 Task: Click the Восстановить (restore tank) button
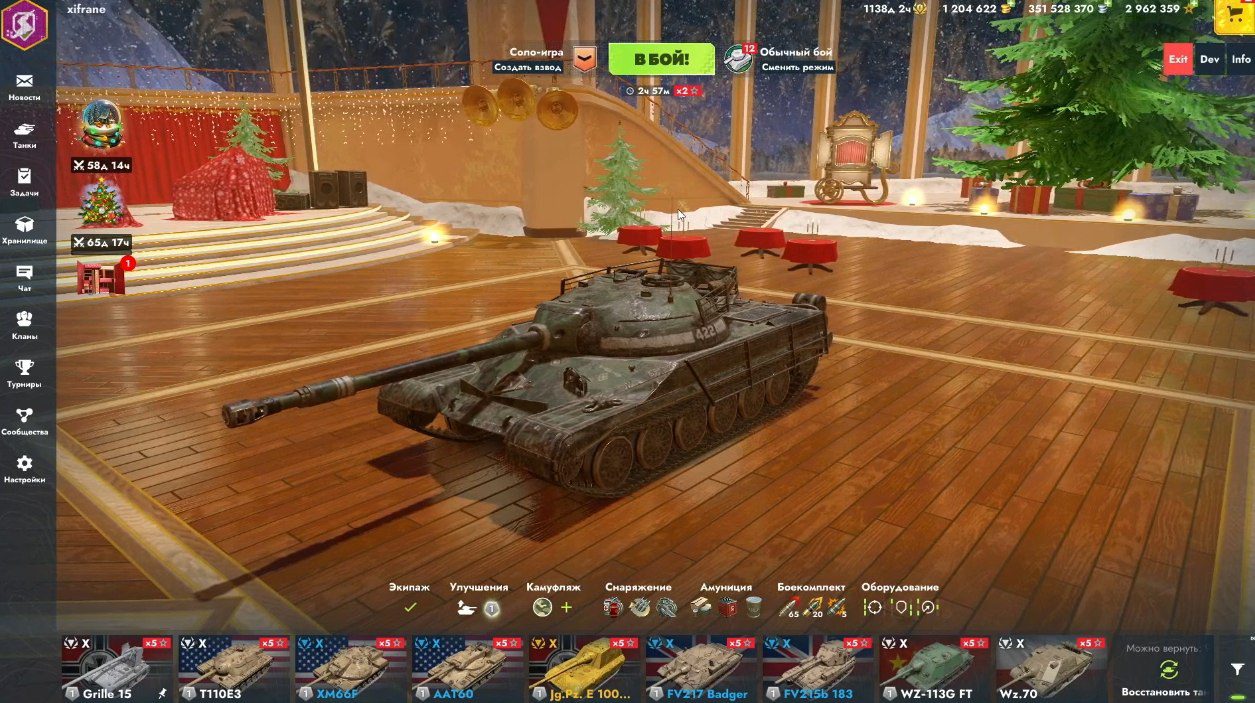click(x=1166, y=675)
